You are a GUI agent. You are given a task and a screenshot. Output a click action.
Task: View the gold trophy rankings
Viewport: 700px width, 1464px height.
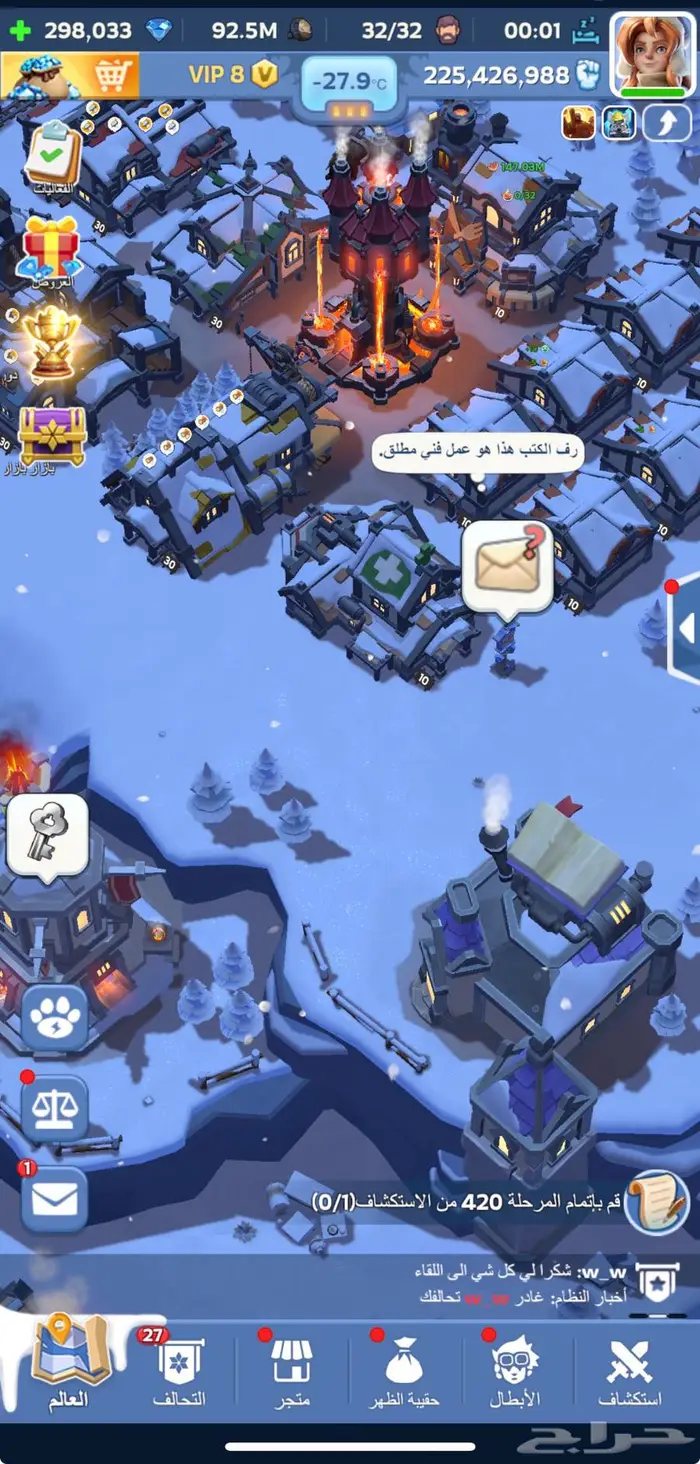point(52,340)
